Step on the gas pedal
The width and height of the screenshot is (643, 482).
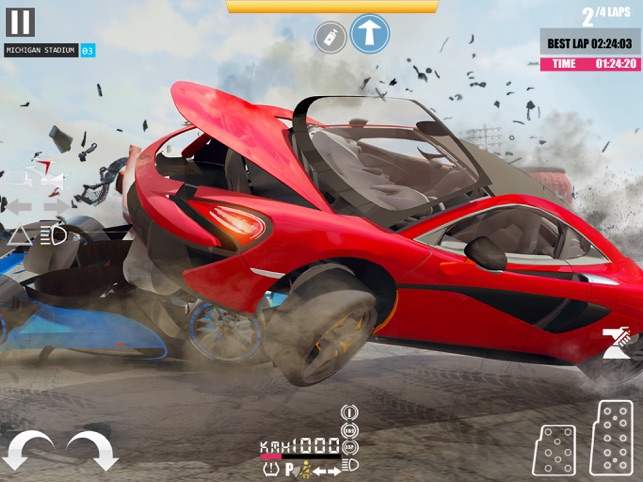[611, 438]
